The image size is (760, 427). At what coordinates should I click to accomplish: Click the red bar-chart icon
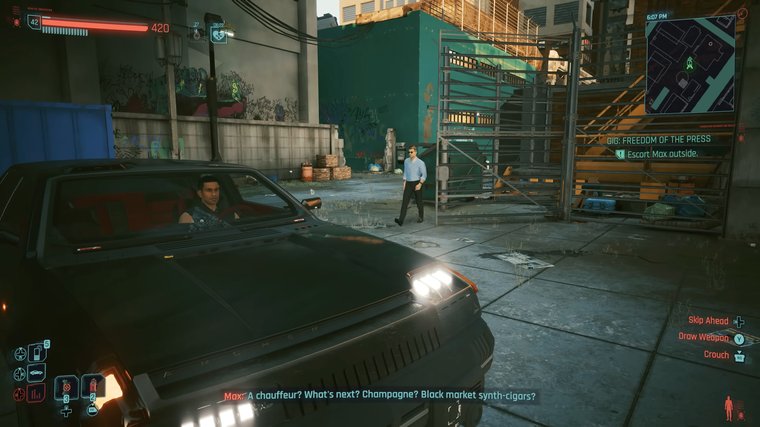[x=37, y=393]
